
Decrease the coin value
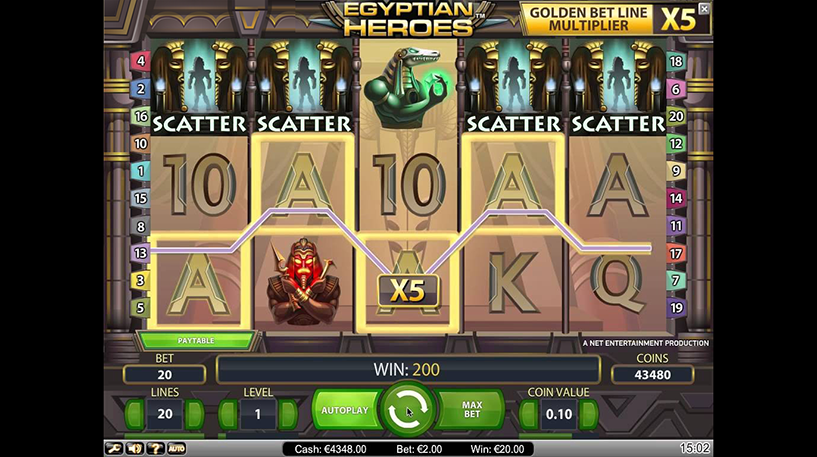(x=526, y=415)
